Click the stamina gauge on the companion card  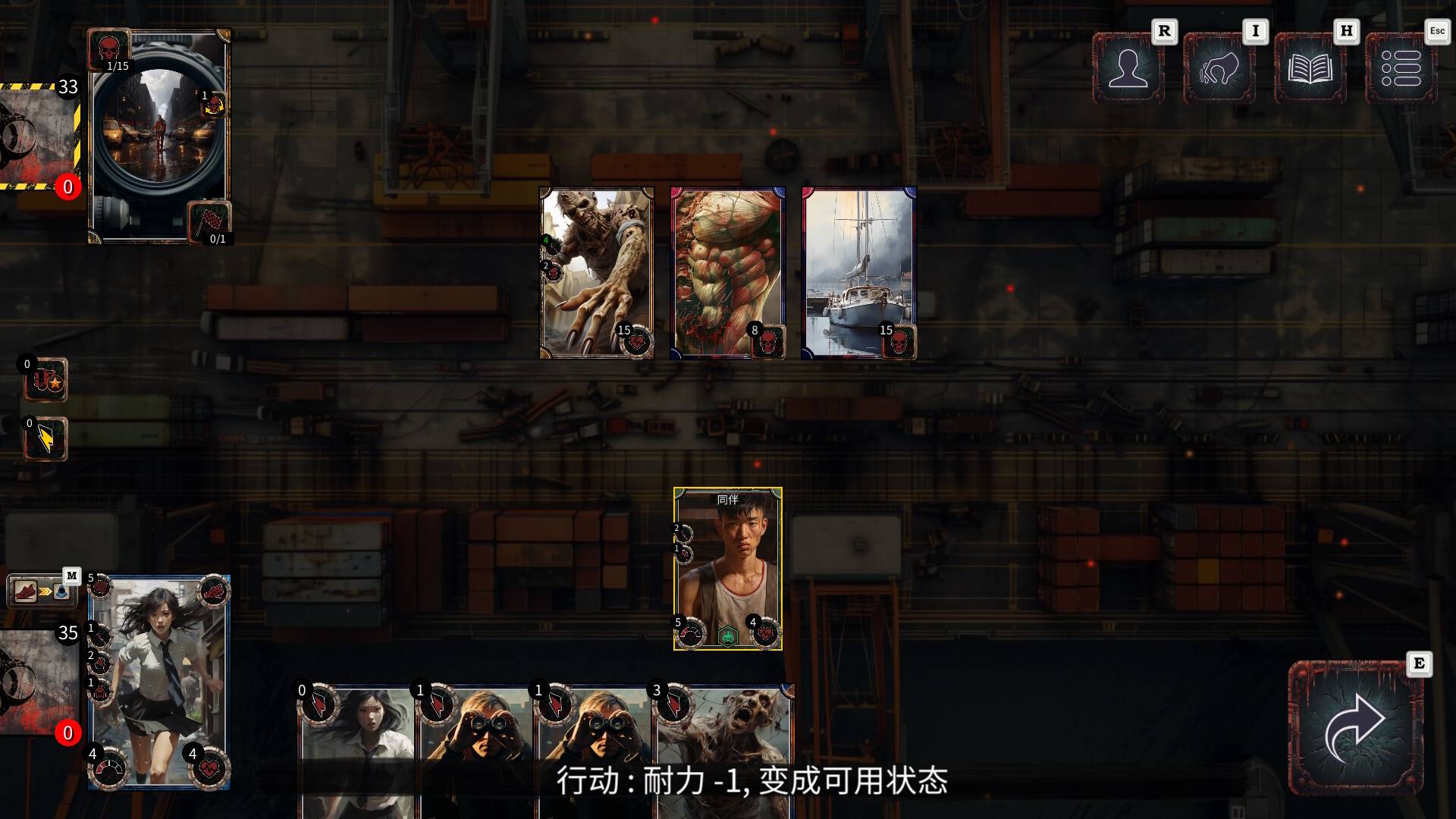tap(691, 633)
